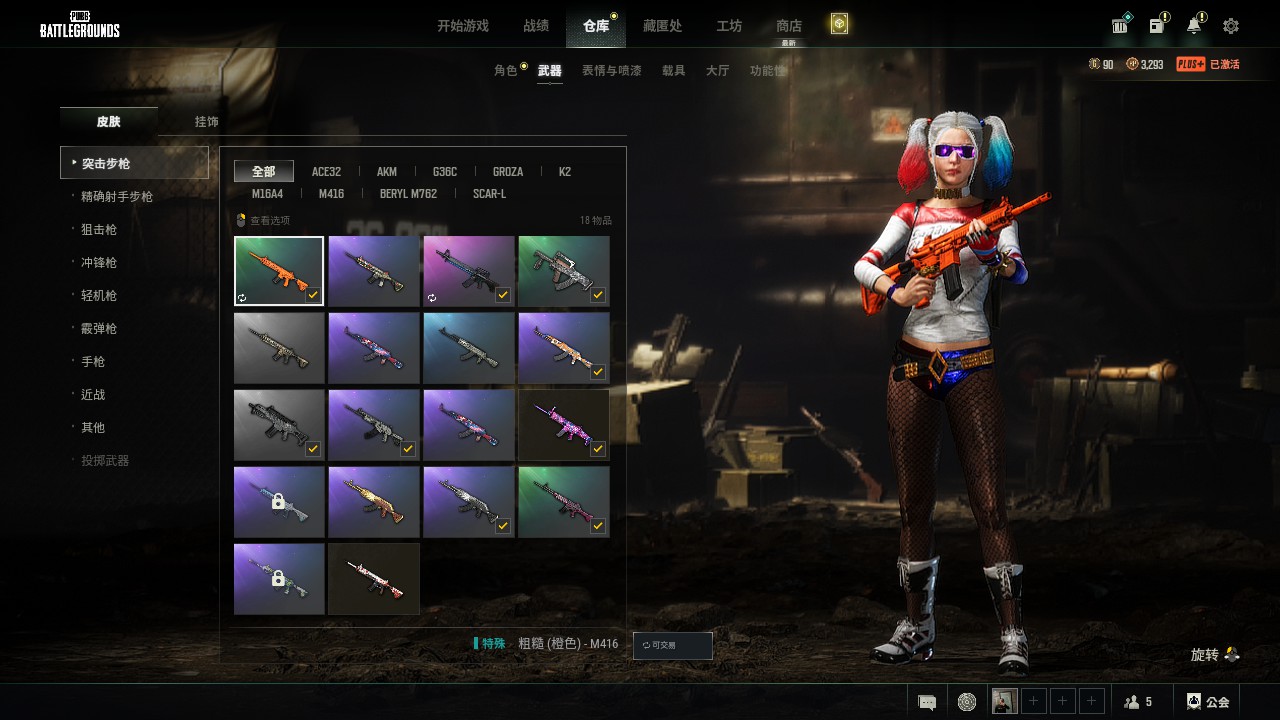
Task: Open the 开始游戏 menu
Action: pyautogui.click(x=462, y=26)
